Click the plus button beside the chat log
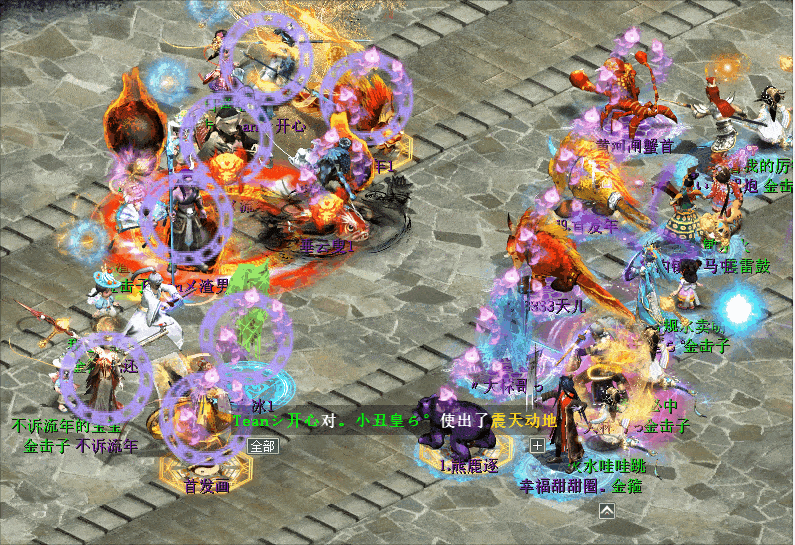The image size is (795, 545). (x=537, y=445)
